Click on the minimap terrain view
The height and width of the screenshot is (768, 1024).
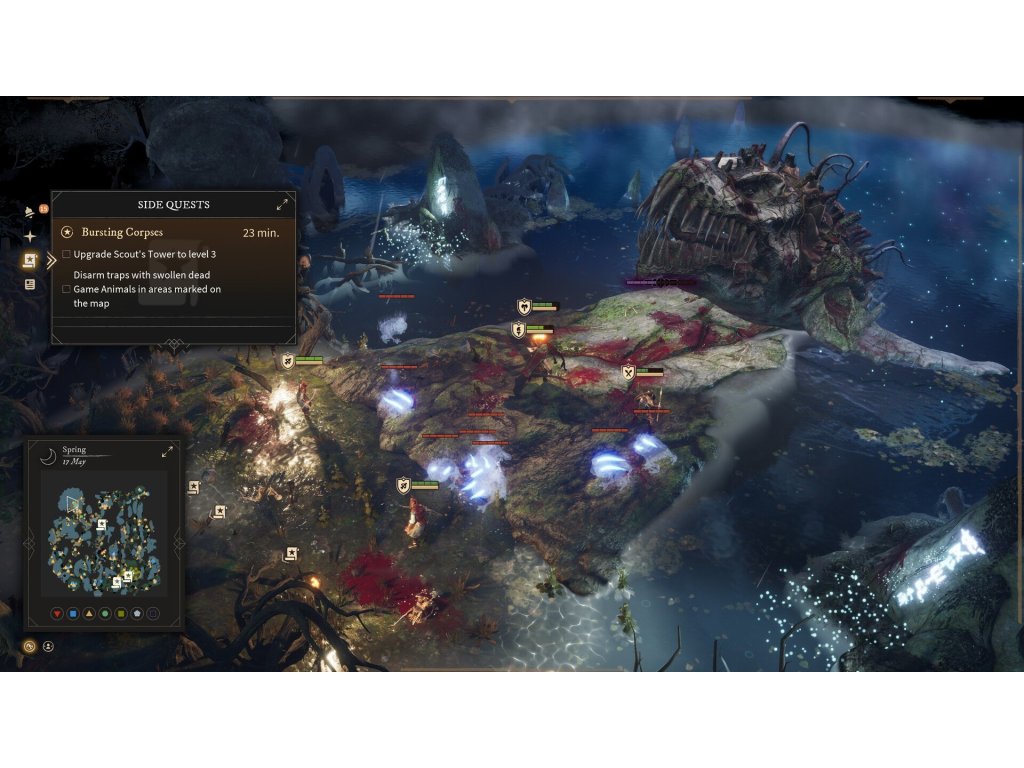[103, 540]
